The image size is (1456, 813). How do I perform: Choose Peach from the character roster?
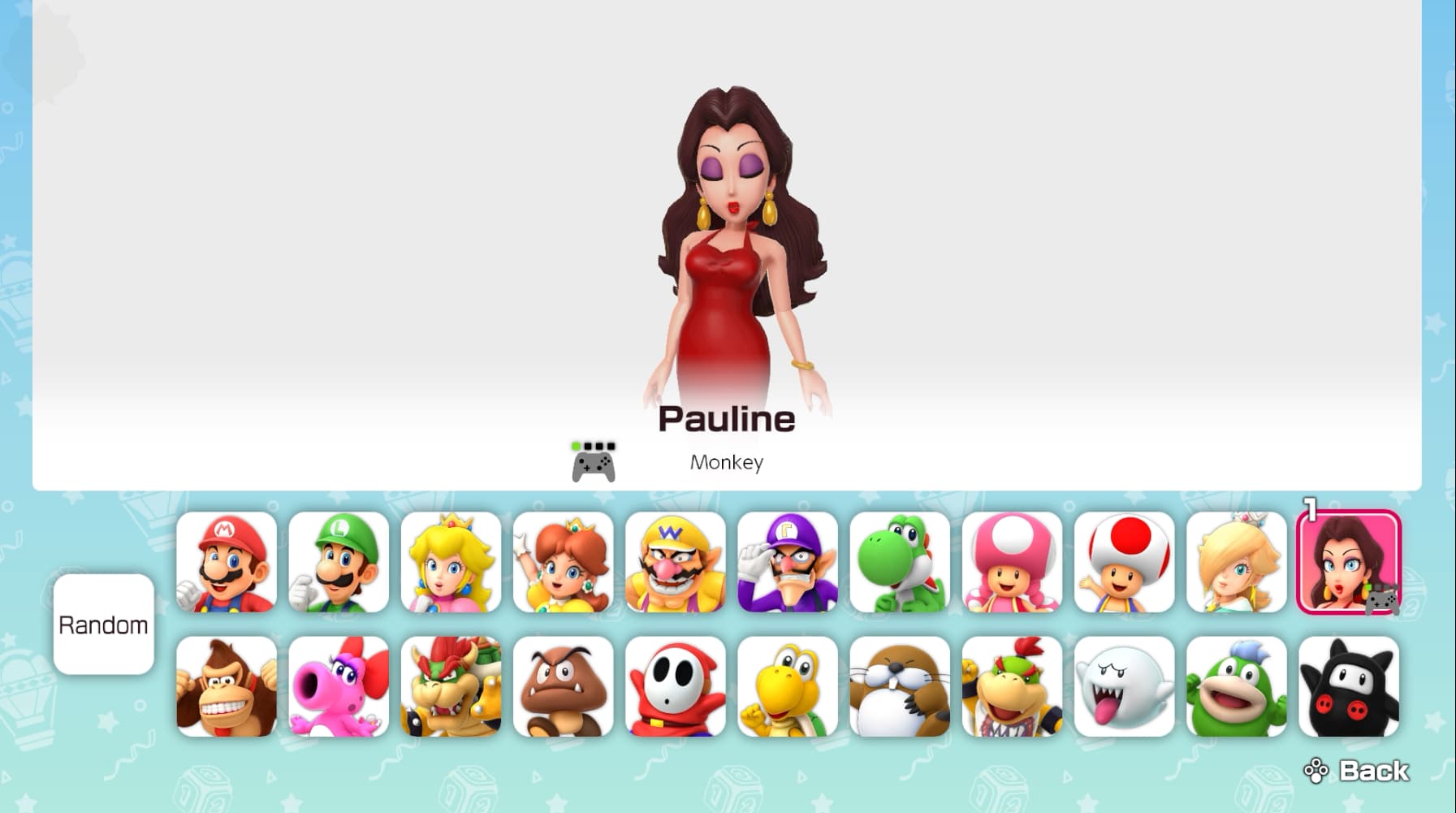pos(452,561)
